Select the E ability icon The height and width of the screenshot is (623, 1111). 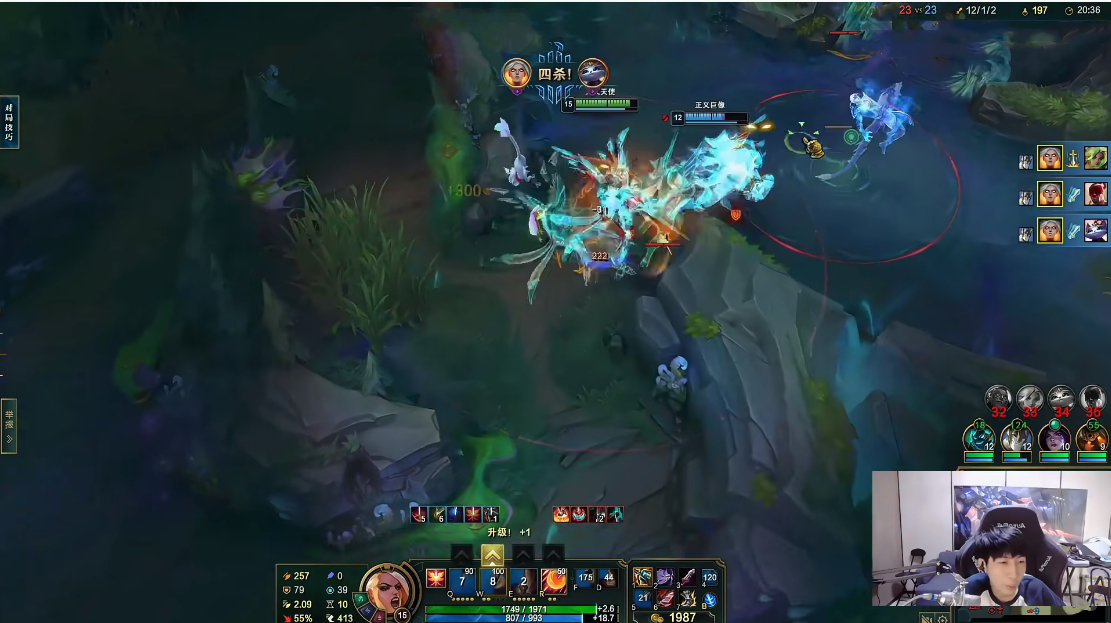[523, 580]
